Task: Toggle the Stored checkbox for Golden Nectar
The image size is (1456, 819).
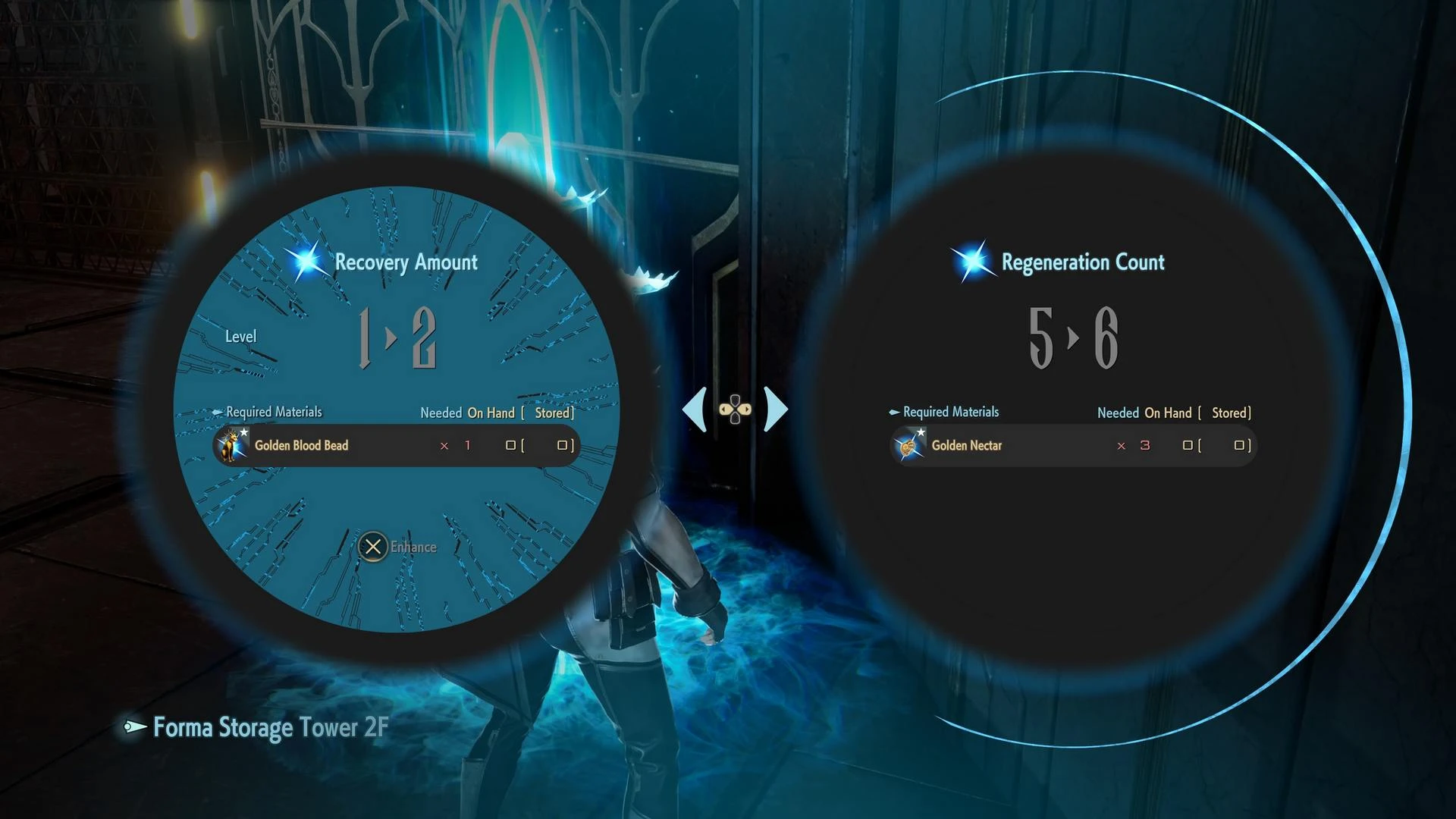Action: click(x=1239, y=446)
